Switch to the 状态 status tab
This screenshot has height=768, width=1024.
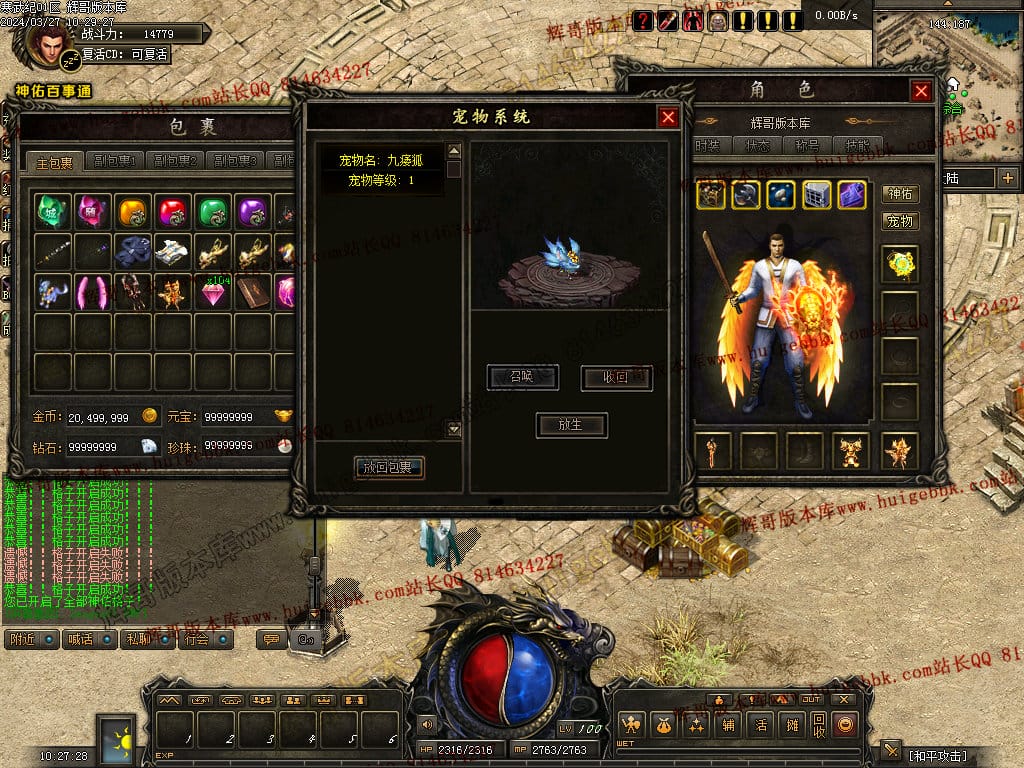[757, 145]
